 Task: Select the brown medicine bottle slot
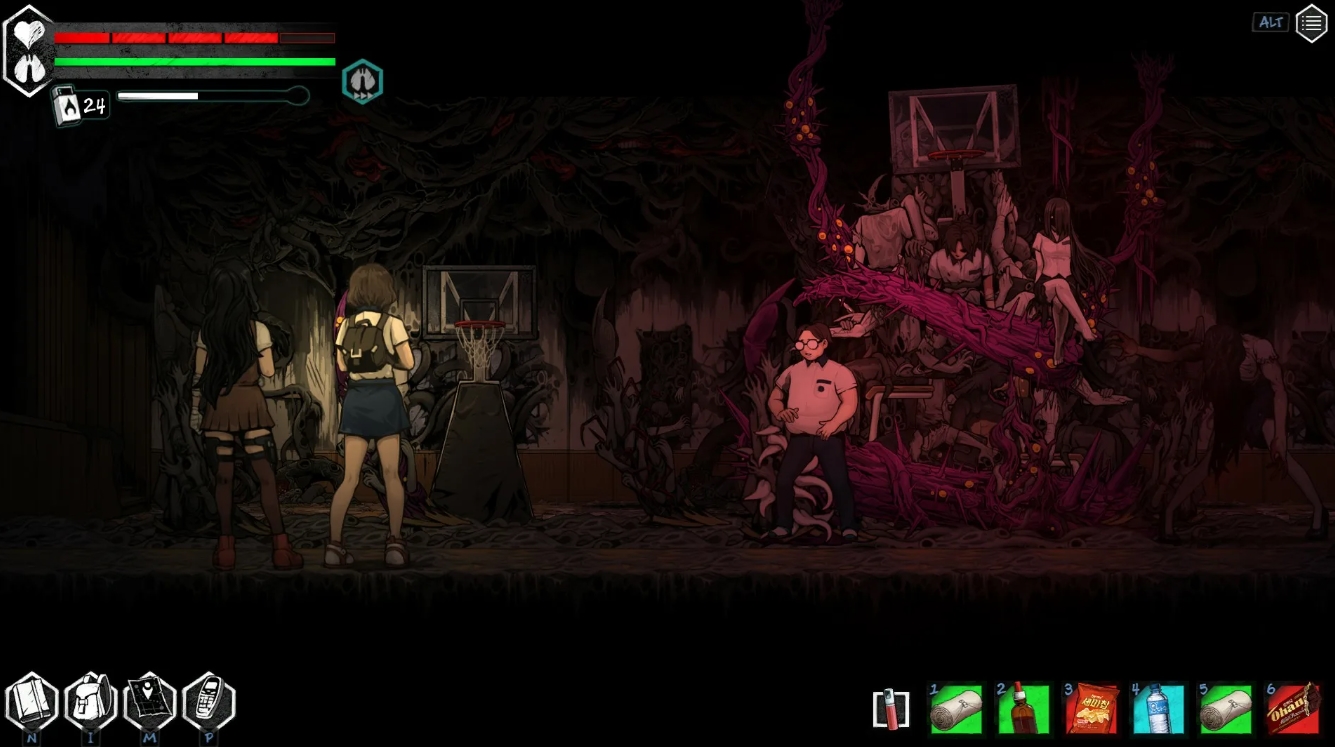pyautogui.click(x=1023, y=709)
